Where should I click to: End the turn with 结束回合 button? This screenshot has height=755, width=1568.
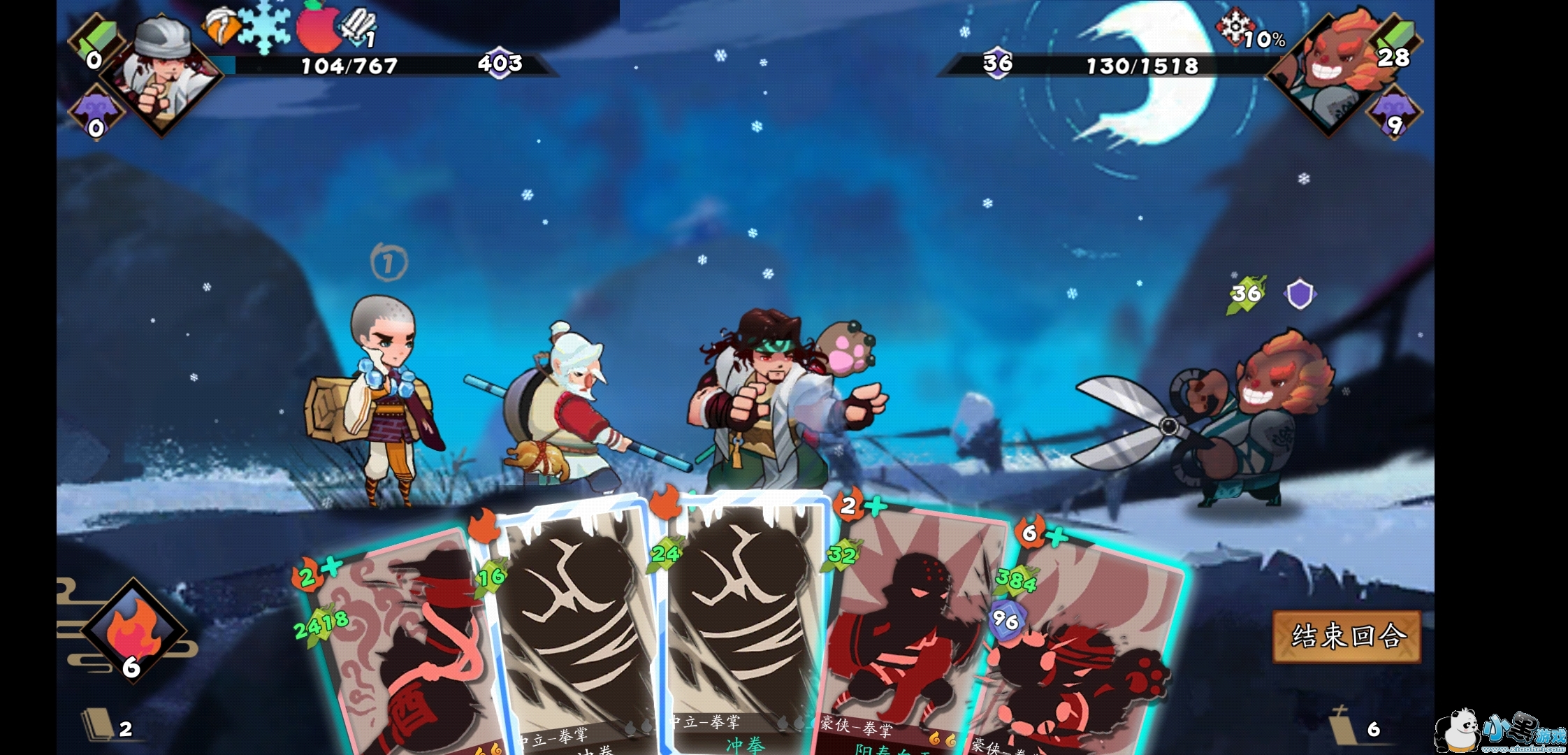pos(1346,636)
